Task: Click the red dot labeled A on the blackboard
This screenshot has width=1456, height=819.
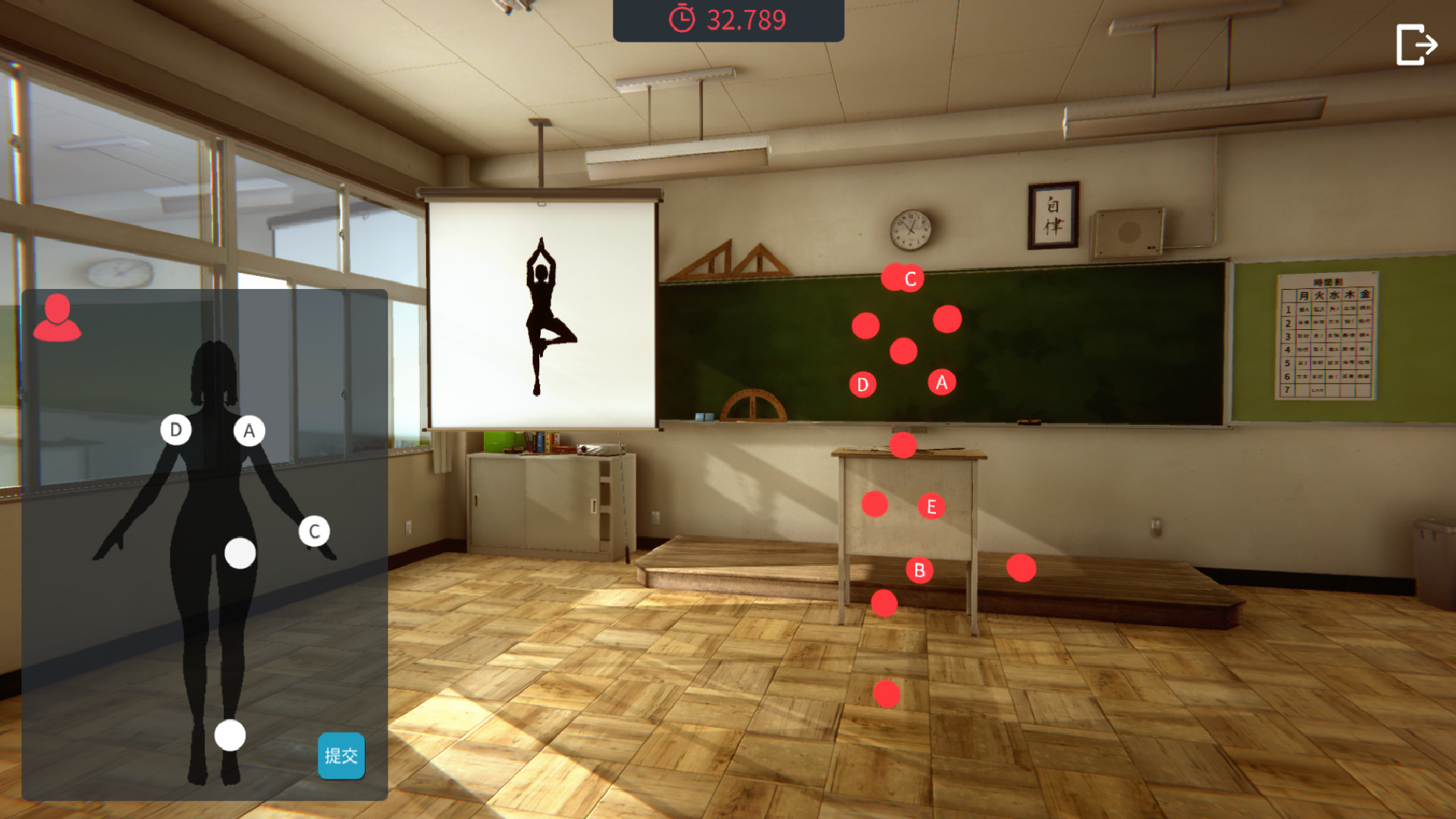Action: point(941,383)
